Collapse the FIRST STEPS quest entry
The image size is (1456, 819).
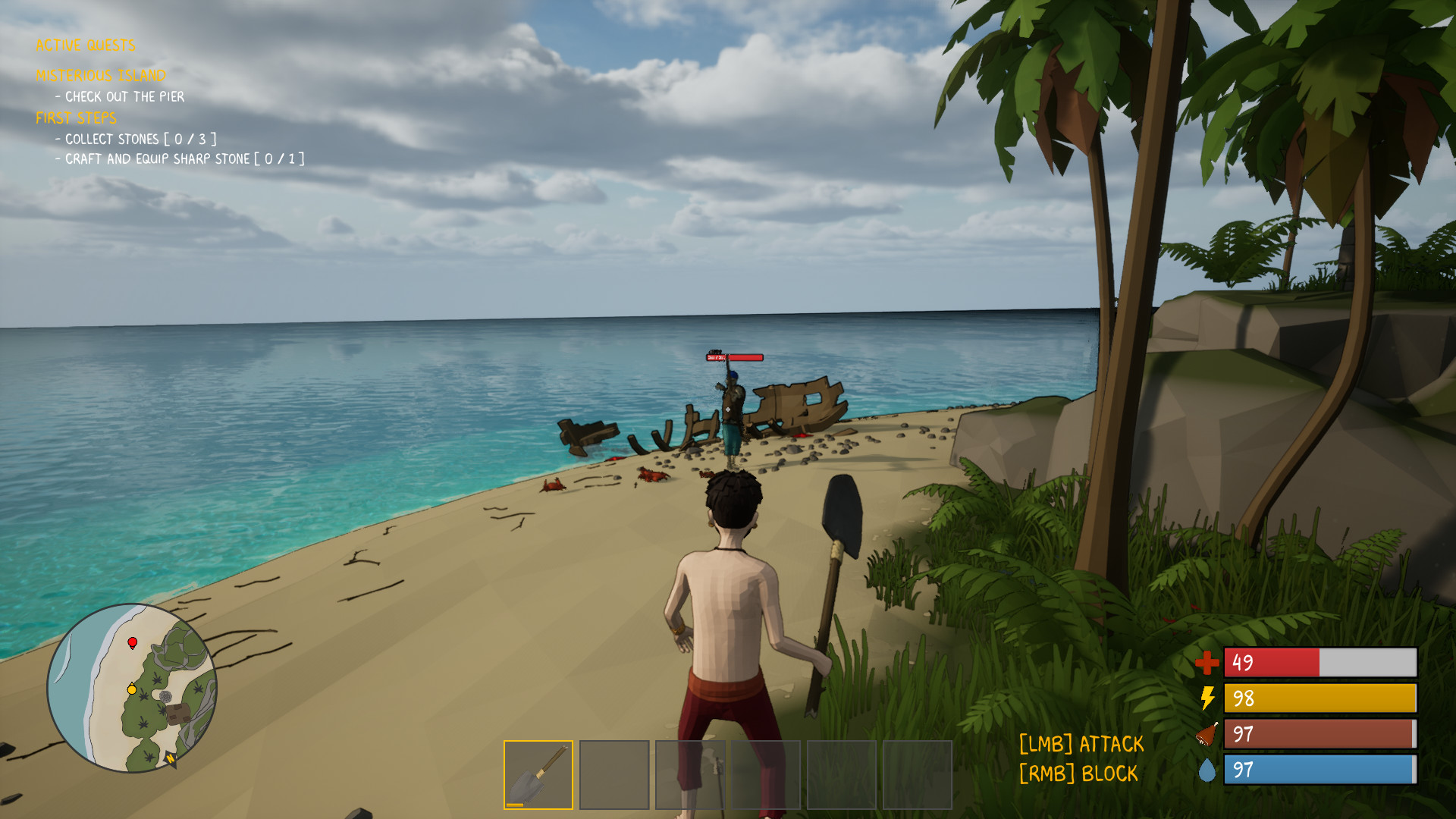[76, 118]
